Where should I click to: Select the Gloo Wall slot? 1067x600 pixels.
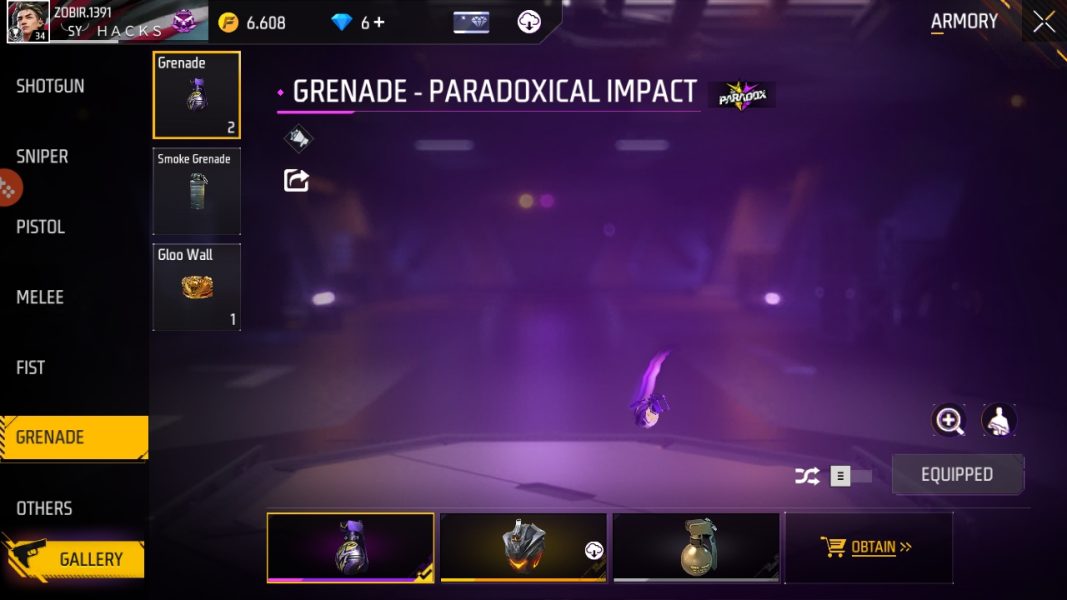pos(196,287)
